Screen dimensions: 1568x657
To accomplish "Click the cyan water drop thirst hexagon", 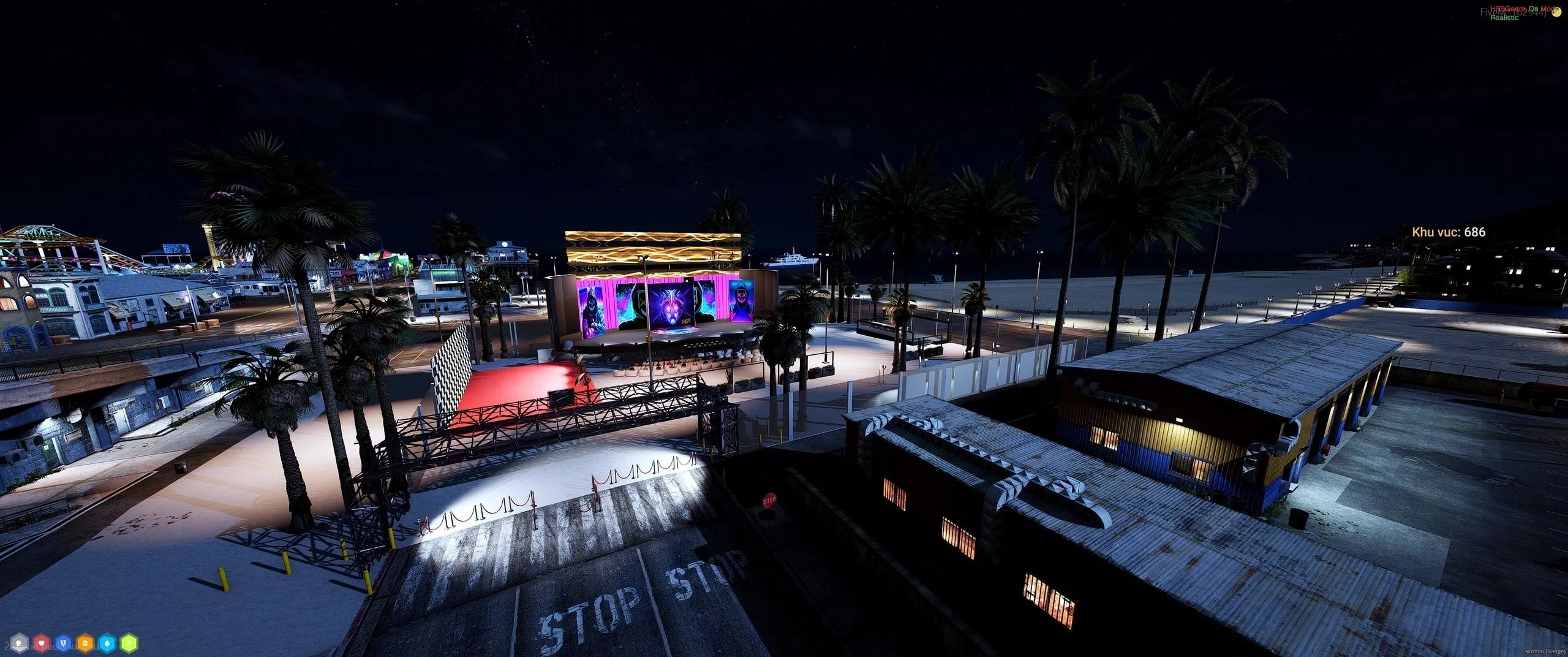I will (x=107, y=643).
